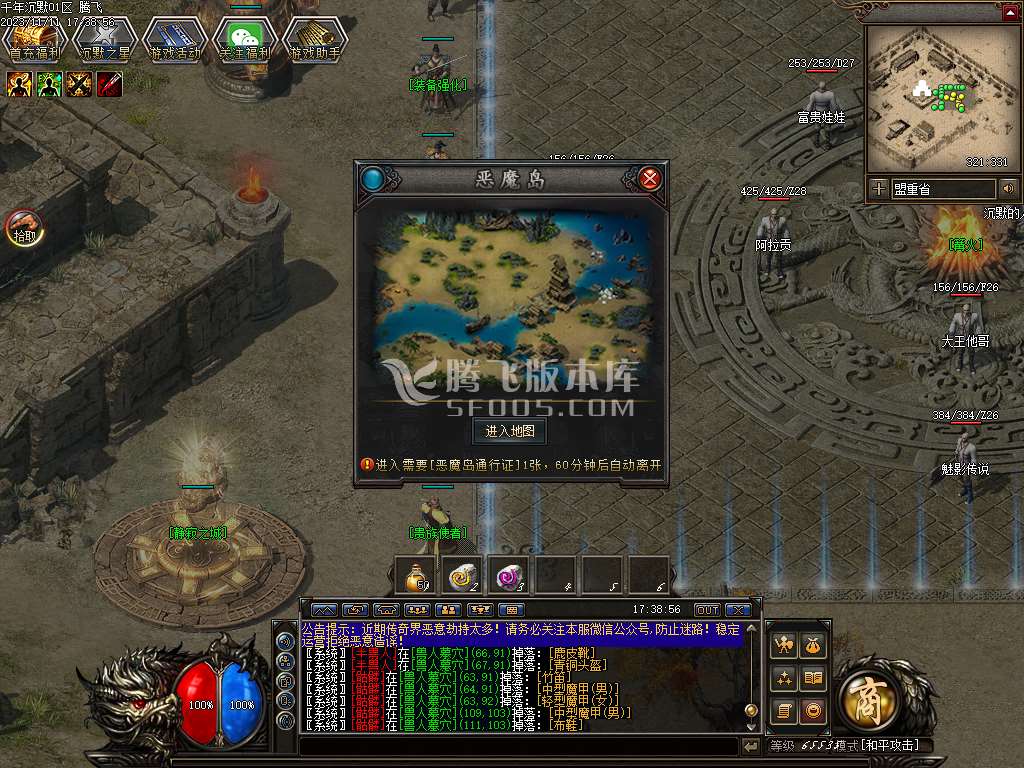Viewport: 1024px width, 768px height.
Task: Use the purple scroll in hotbar slot 3
Action: [x=510, y=575]
